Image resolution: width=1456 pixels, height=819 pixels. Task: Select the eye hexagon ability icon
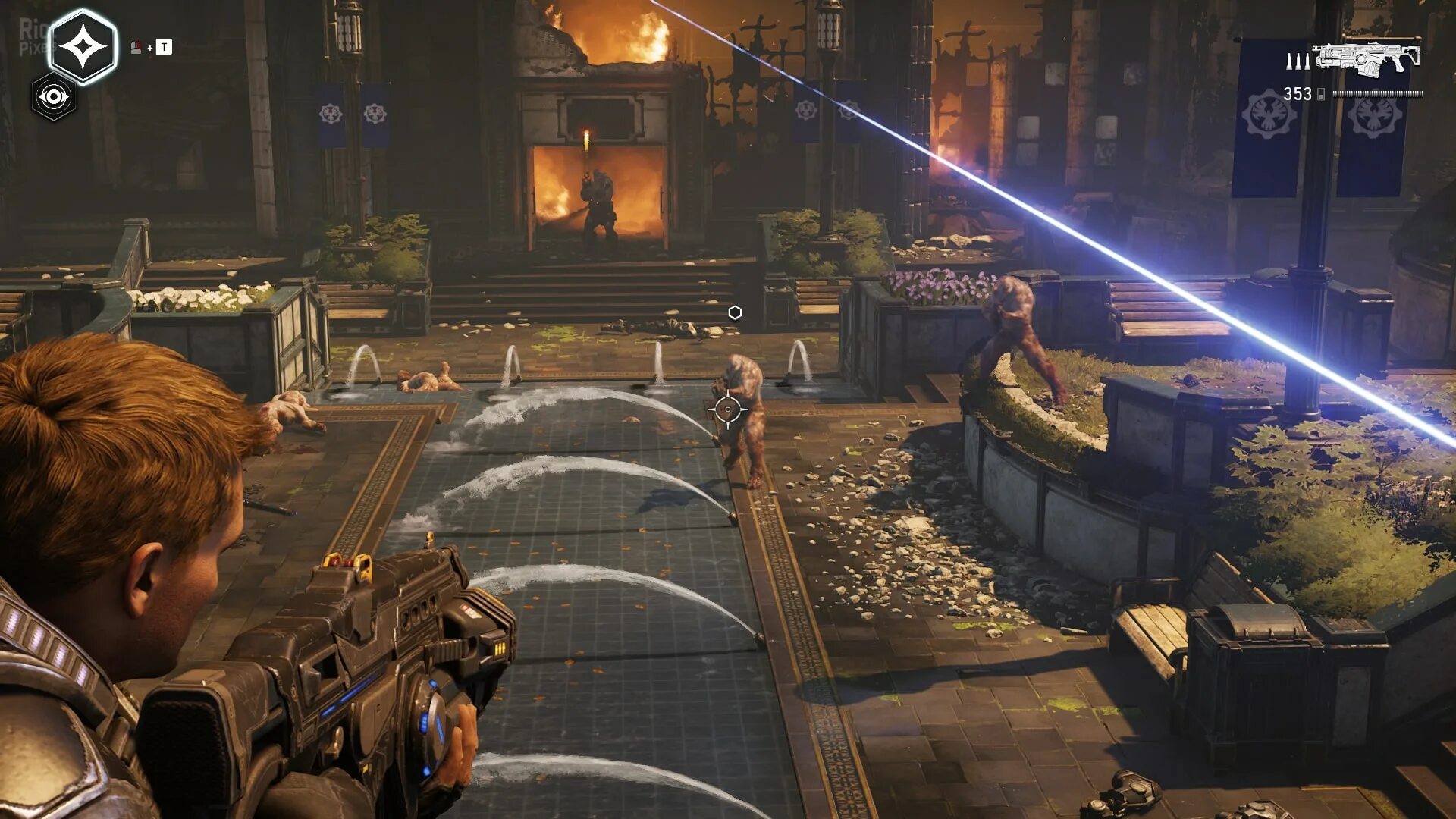(x=54, y=98)
